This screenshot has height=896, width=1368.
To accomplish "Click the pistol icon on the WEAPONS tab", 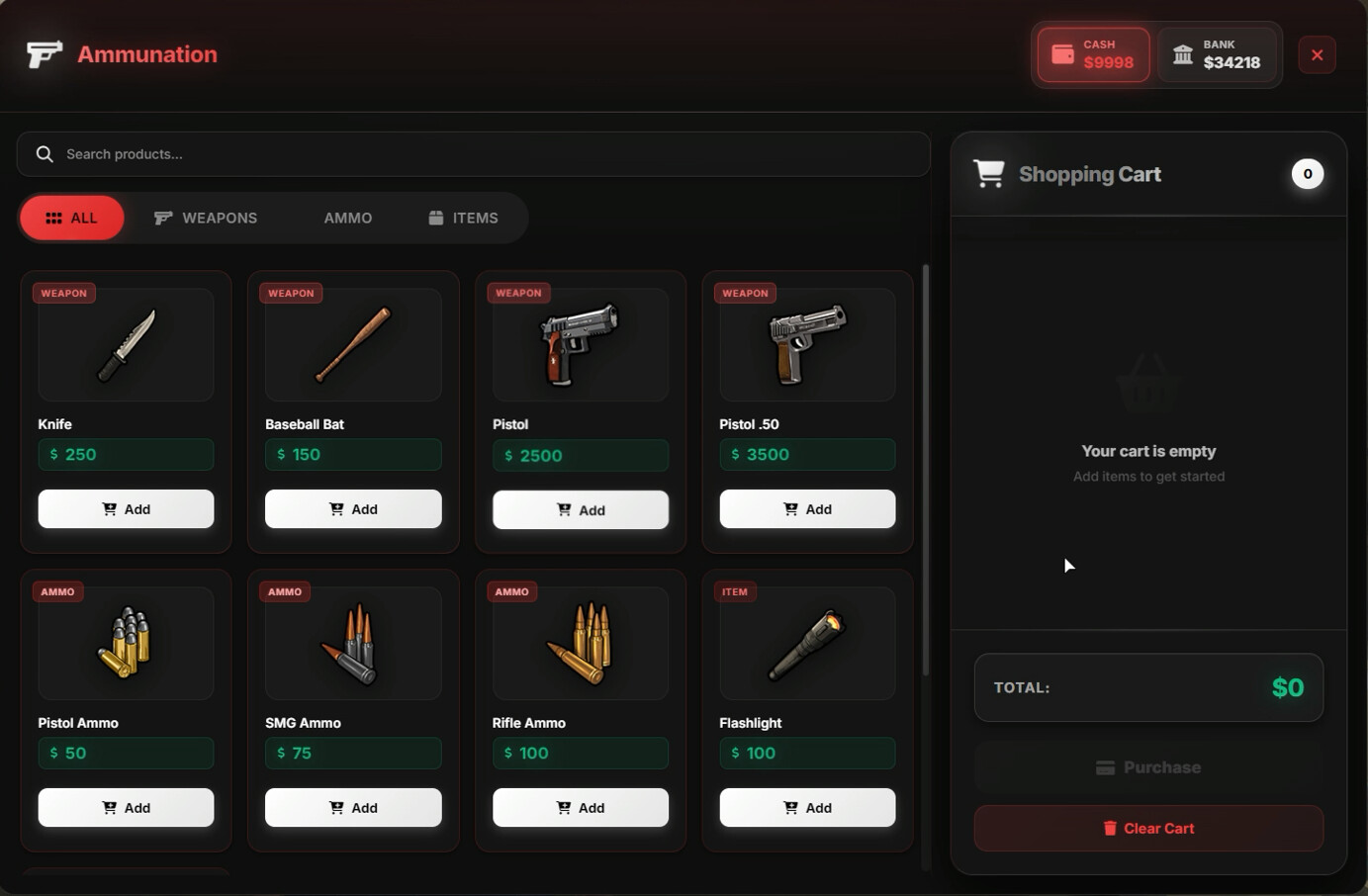I will [x=161, y=218].
